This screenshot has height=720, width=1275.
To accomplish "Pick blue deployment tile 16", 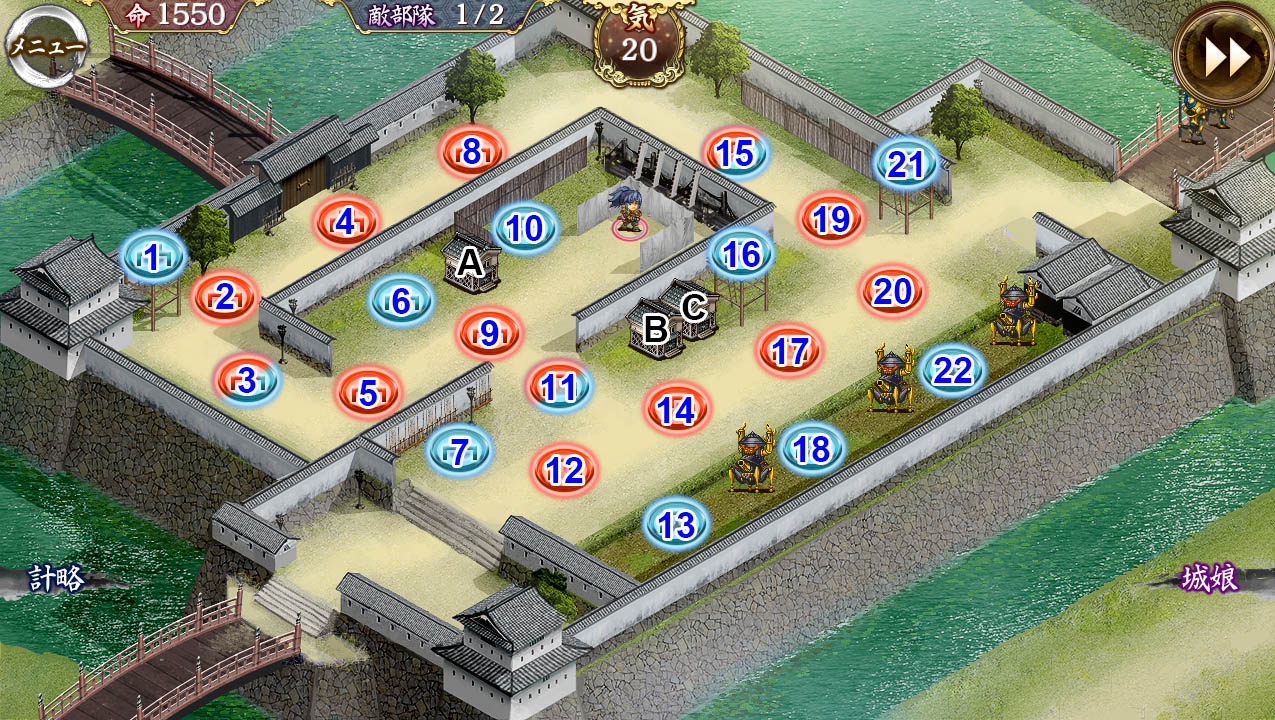I will tap(741, 254).
